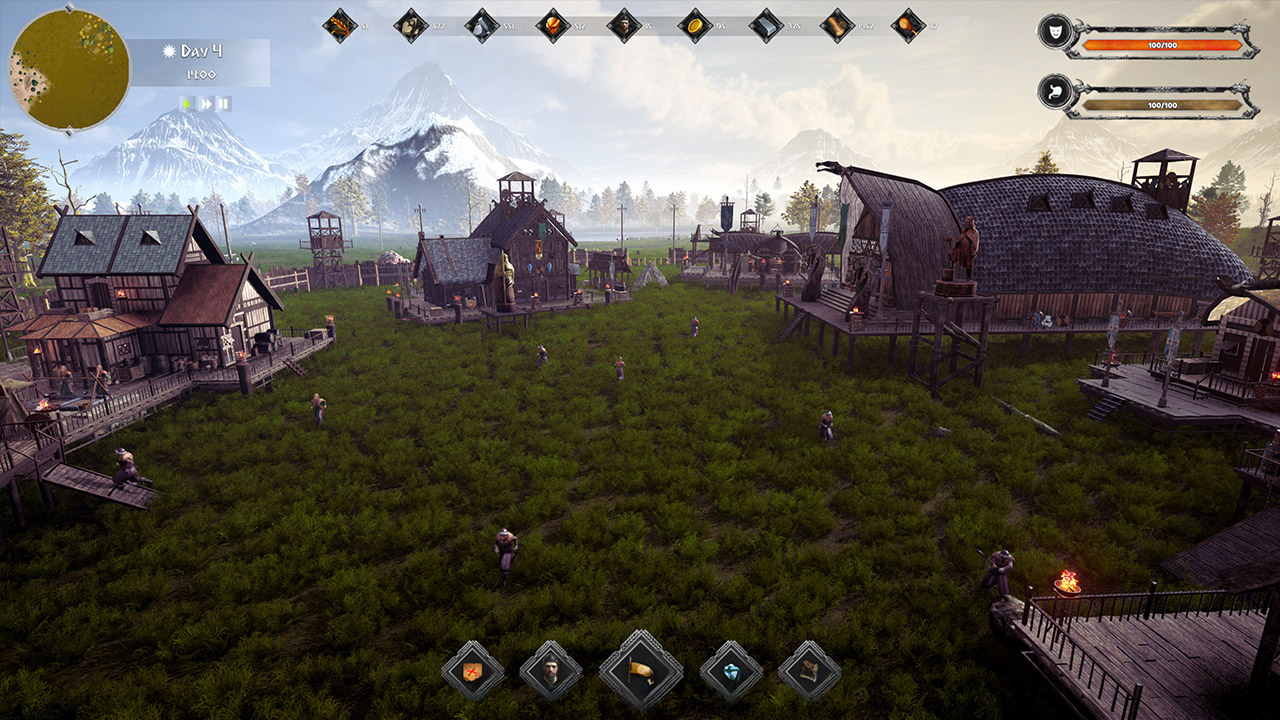Enable fast-forward game speed
The image size is (1280, 720).
[206, 101]
